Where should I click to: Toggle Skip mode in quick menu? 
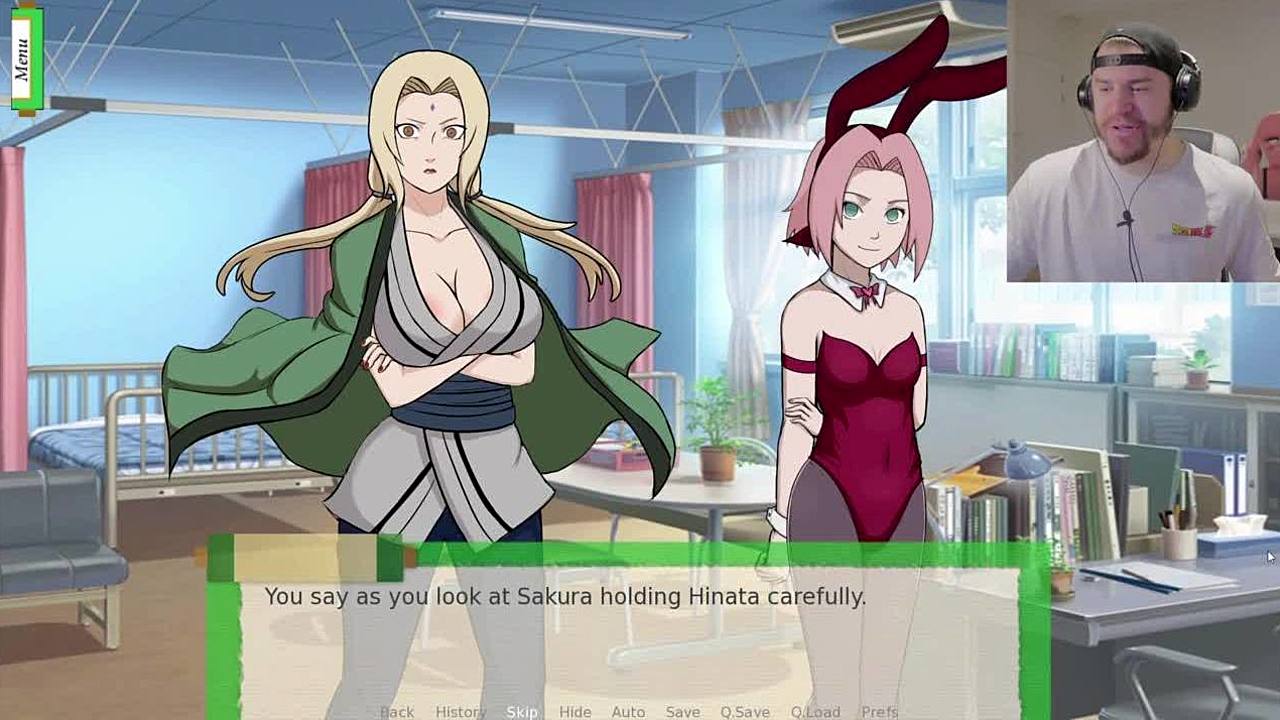pos(522,712)
